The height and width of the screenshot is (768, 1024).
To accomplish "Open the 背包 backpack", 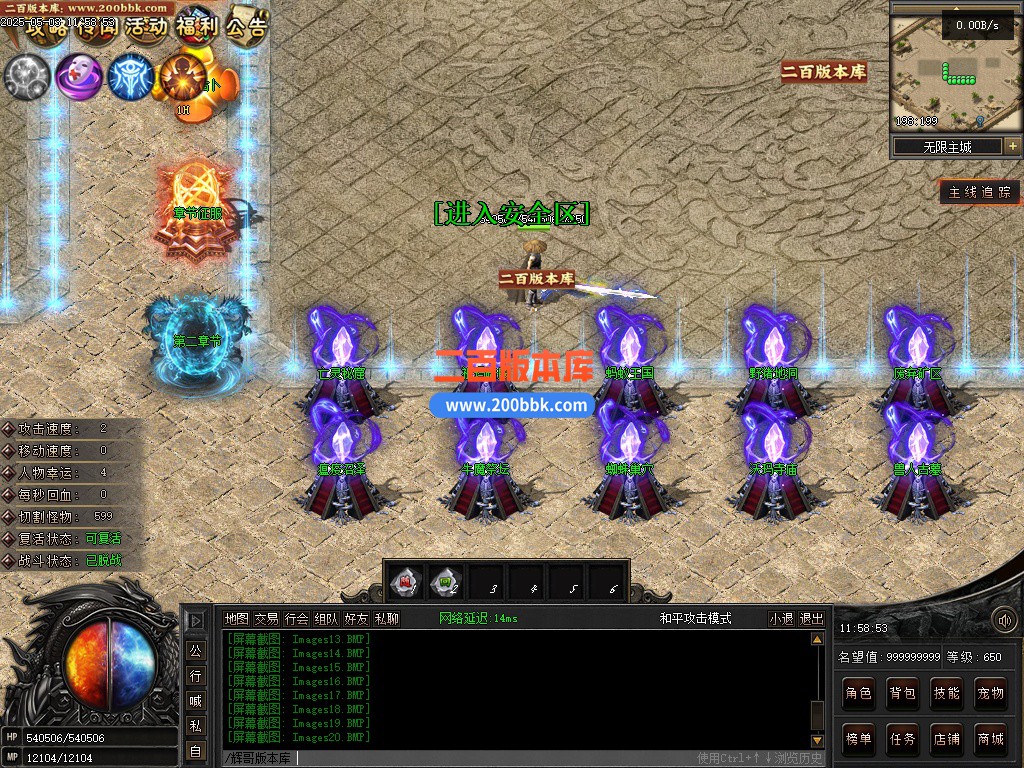I will [902, 692].
